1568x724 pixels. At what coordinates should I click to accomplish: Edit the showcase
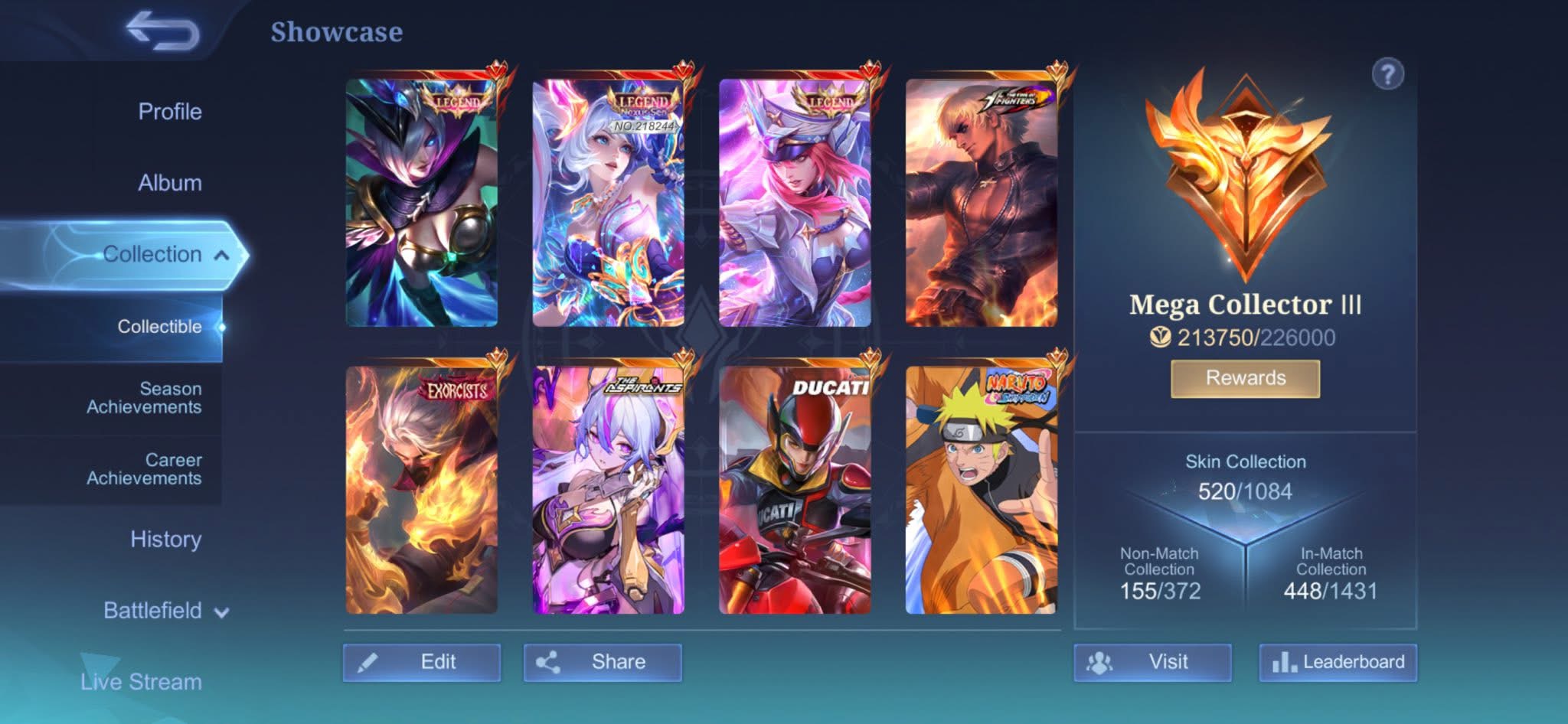point(422,662)
